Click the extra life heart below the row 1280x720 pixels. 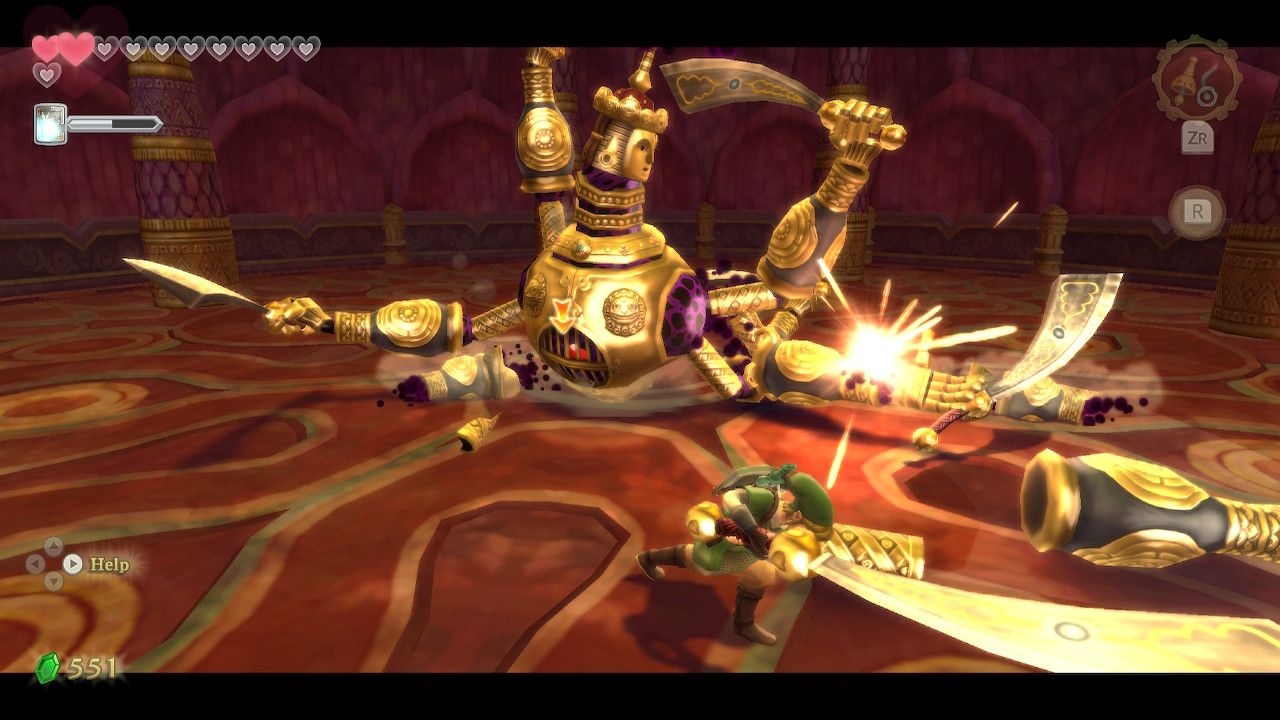click(x=46, y=74)
